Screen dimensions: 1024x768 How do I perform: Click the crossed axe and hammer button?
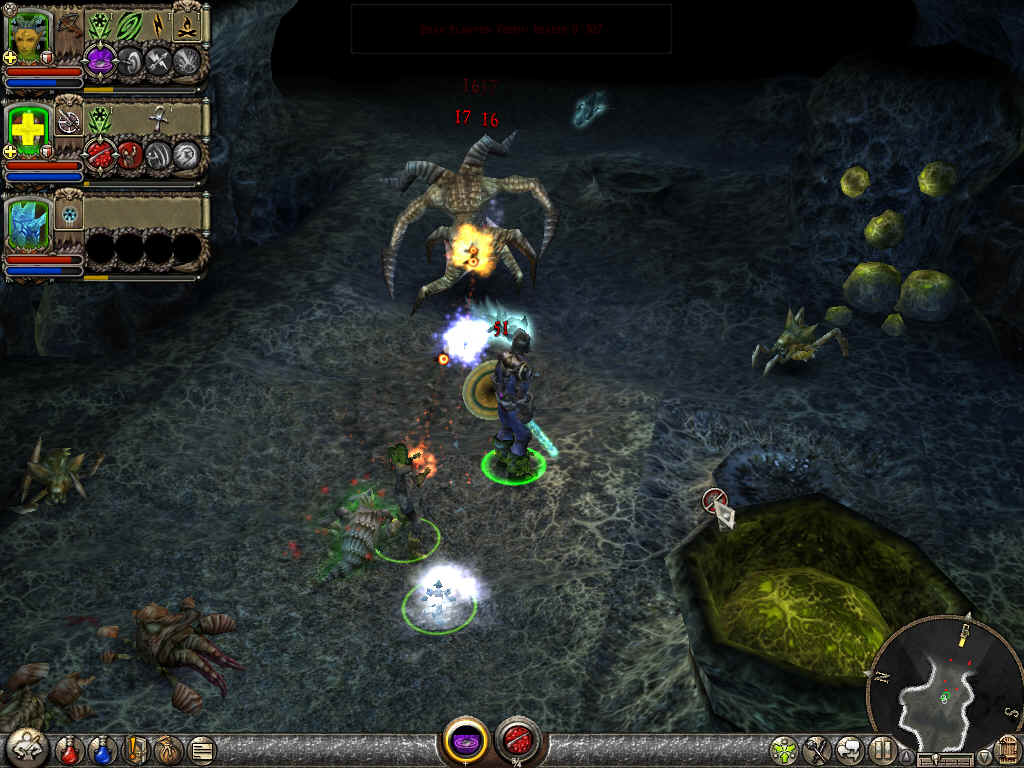click(817, 748)
